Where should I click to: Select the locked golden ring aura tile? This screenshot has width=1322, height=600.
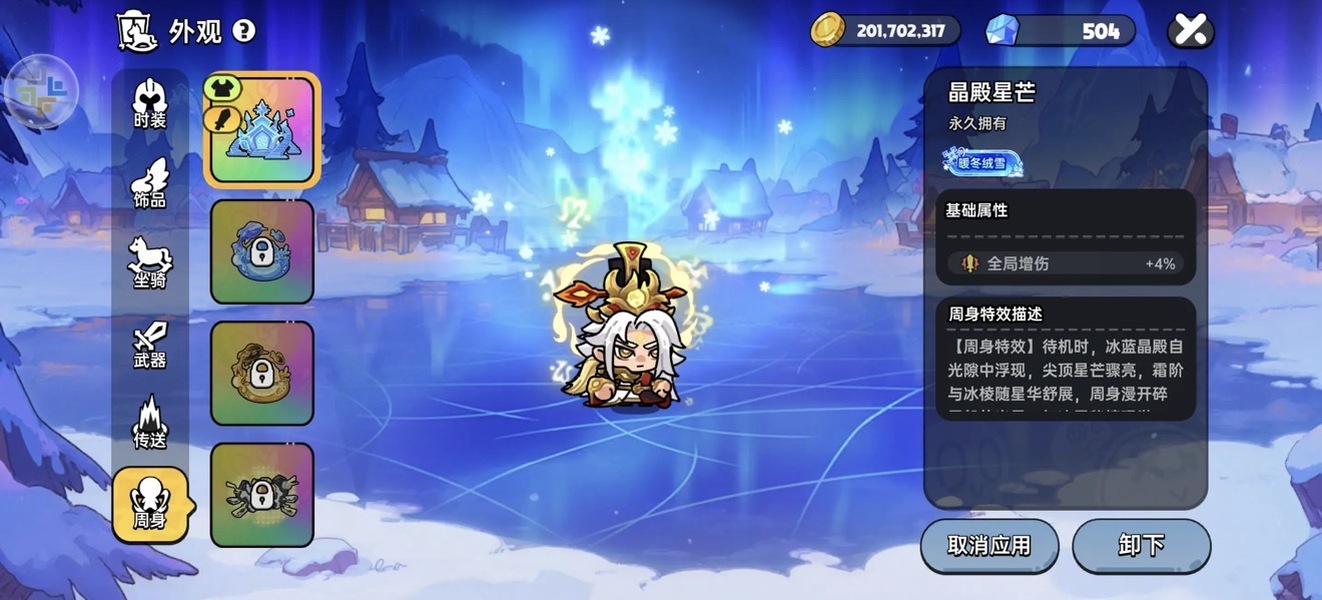262,373
